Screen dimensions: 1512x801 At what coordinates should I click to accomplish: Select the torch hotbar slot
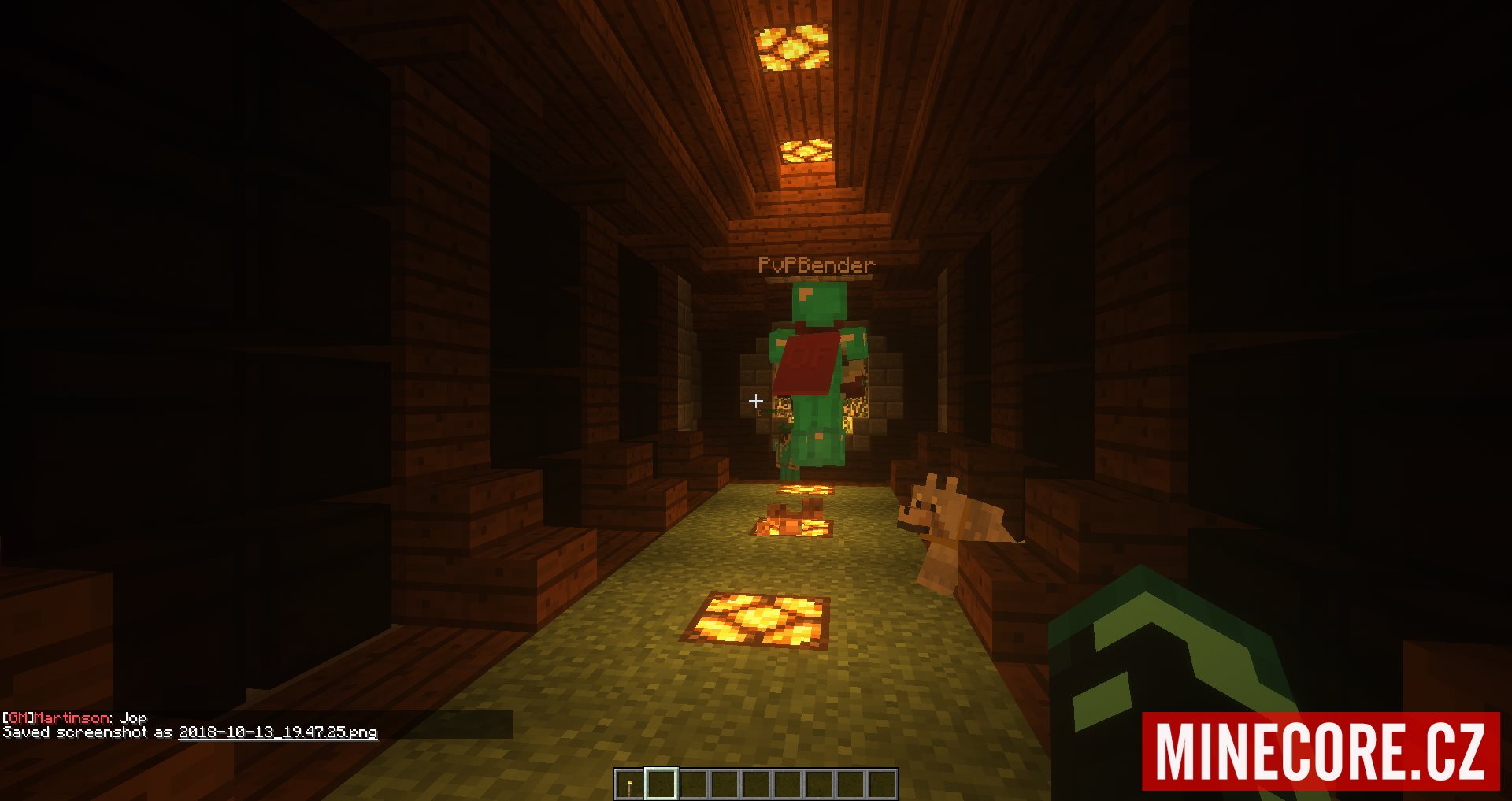(x=629, y=784)
